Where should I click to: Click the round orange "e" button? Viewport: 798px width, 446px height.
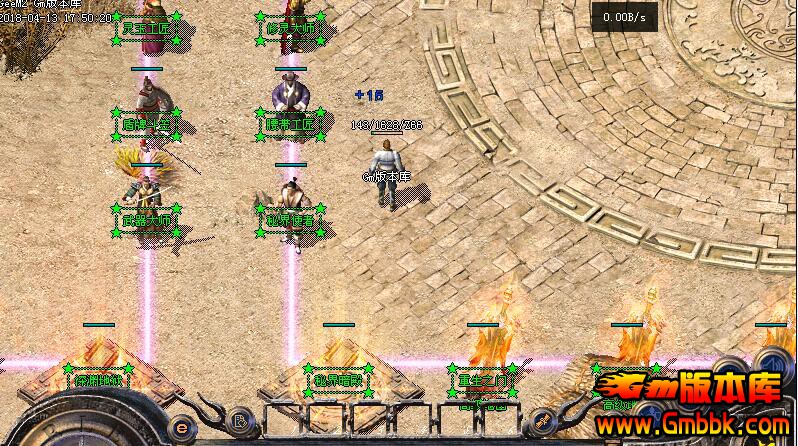click(x=182, y=423)
